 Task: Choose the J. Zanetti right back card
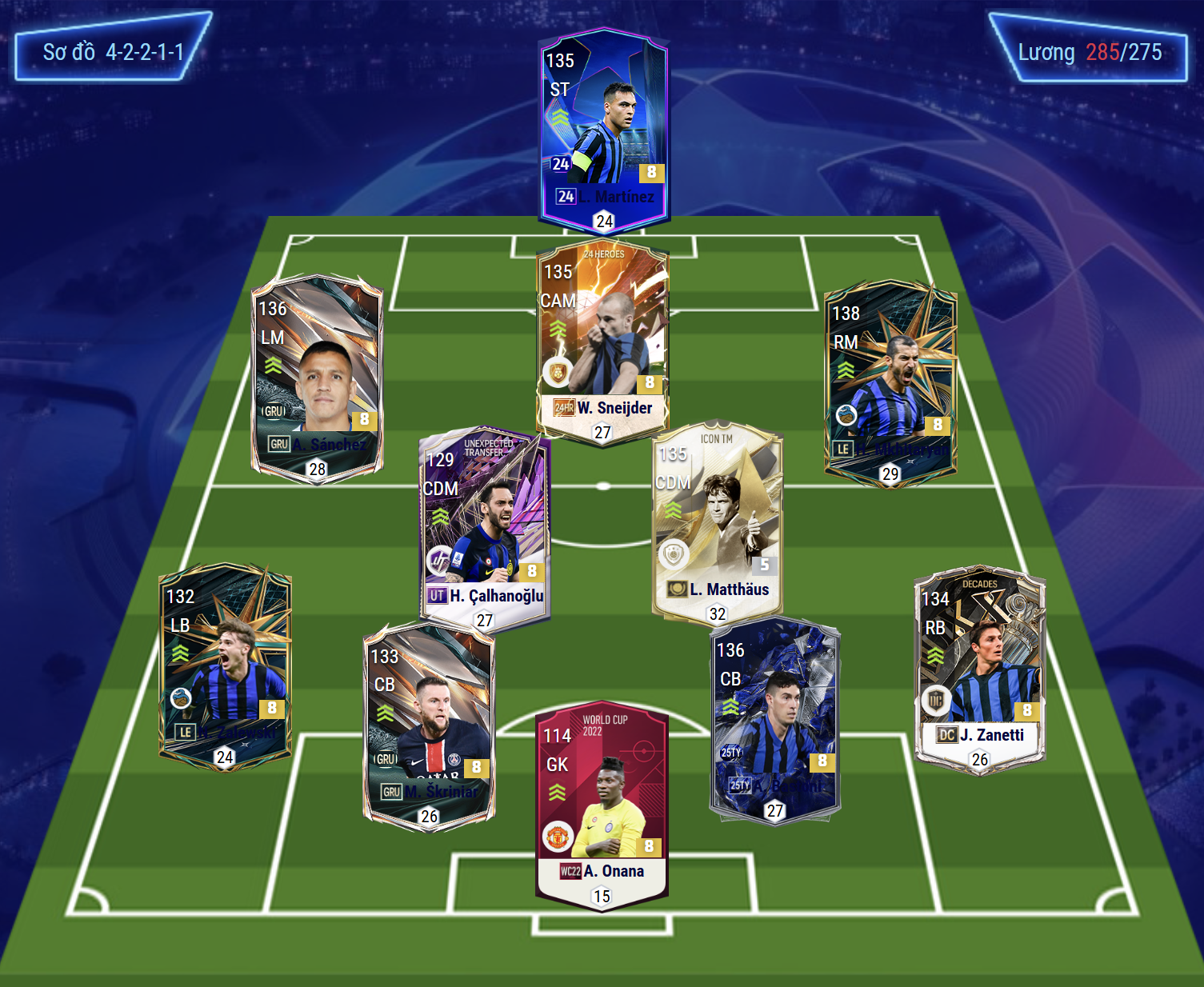click(980, 668)
